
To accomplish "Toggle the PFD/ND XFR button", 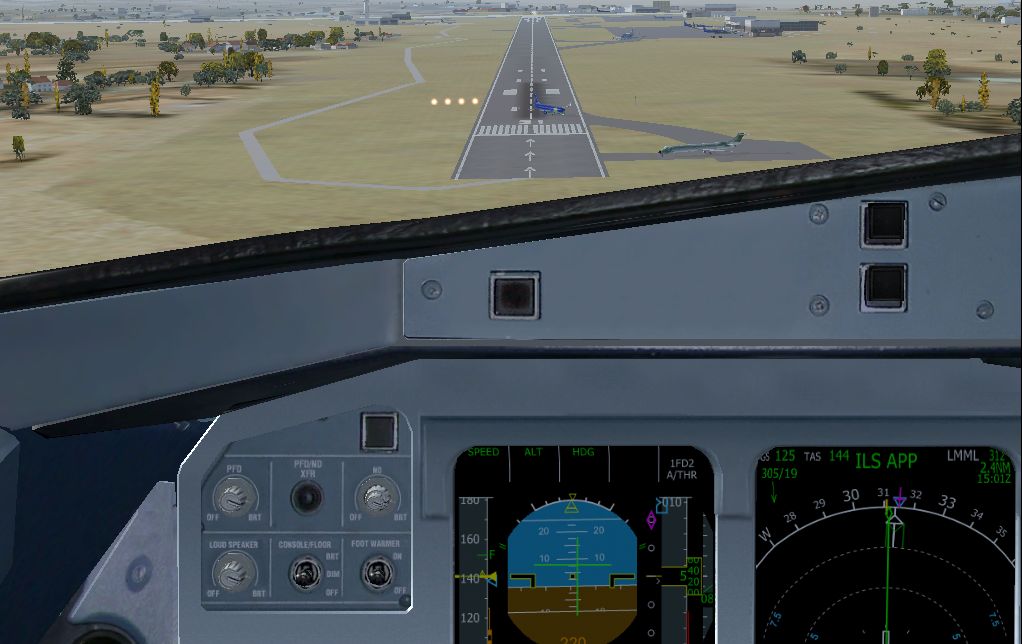I will point(306,497).
